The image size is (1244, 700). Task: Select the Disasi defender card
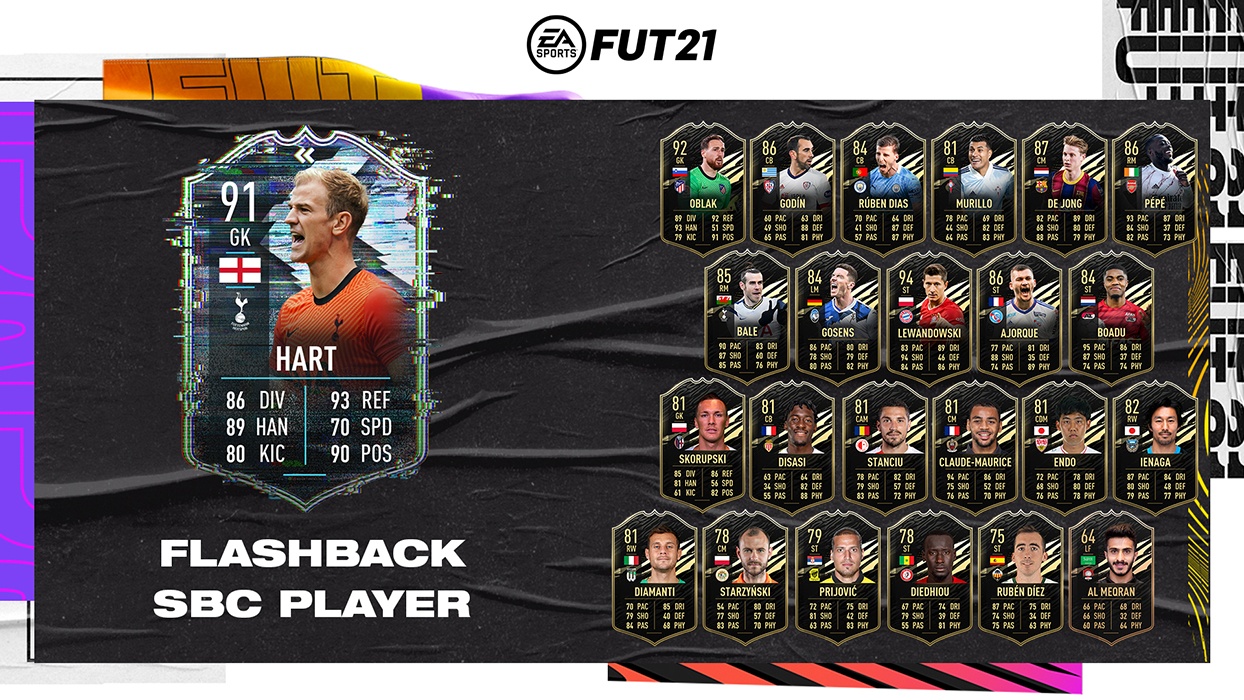[x=792, y=447]
